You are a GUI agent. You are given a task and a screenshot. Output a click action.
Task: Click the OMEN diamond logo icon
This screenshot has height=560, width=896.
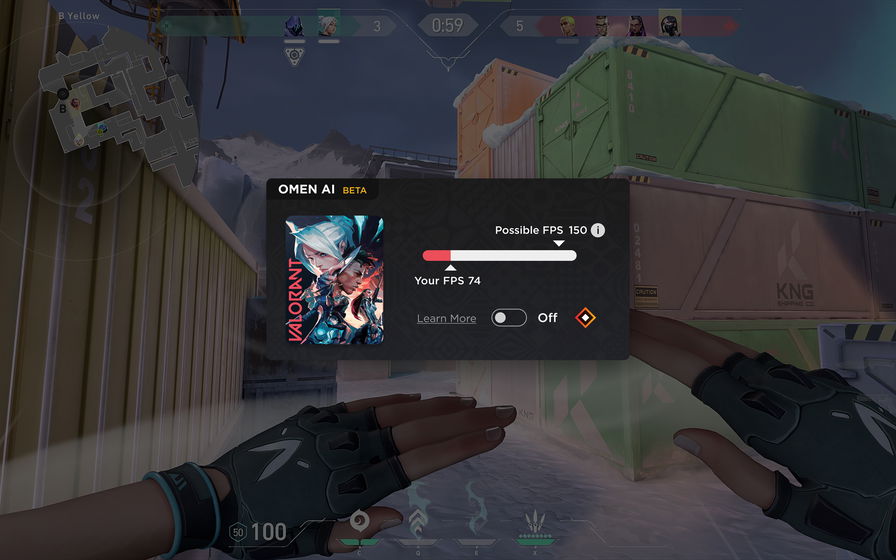tap(586, 318)
